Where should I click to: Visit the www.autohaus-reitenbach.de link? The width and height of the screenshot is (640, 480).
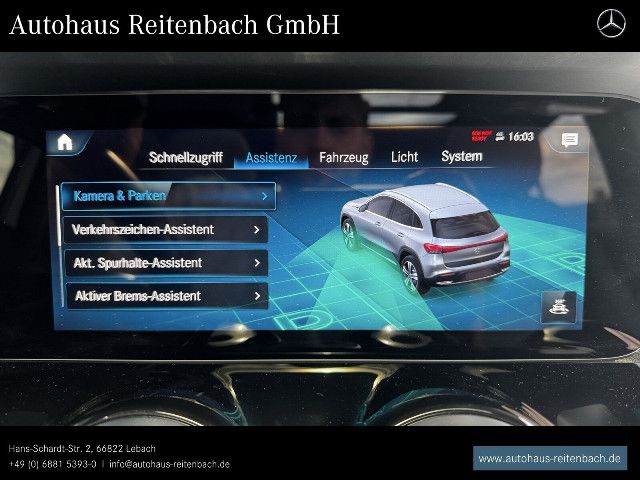(x=549, y=458)
